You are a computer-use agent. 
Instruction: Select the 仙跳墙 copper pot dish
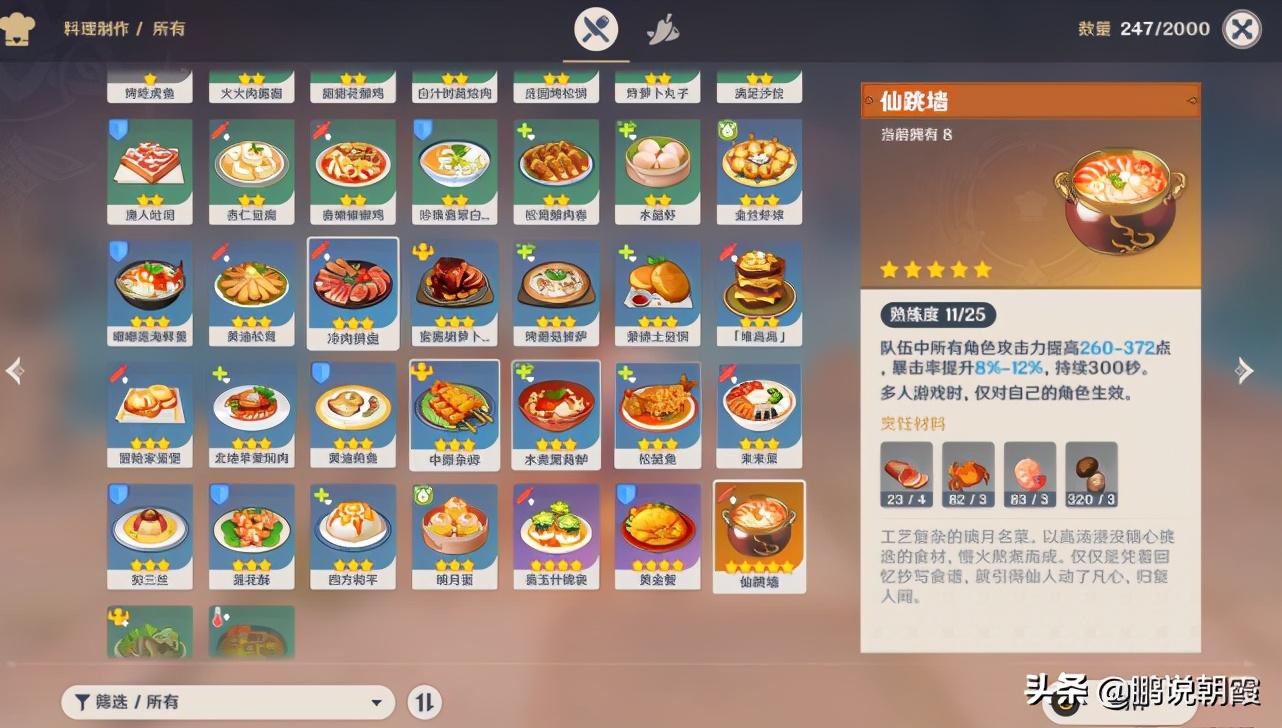pyautogui.click(x=759, y=536)
